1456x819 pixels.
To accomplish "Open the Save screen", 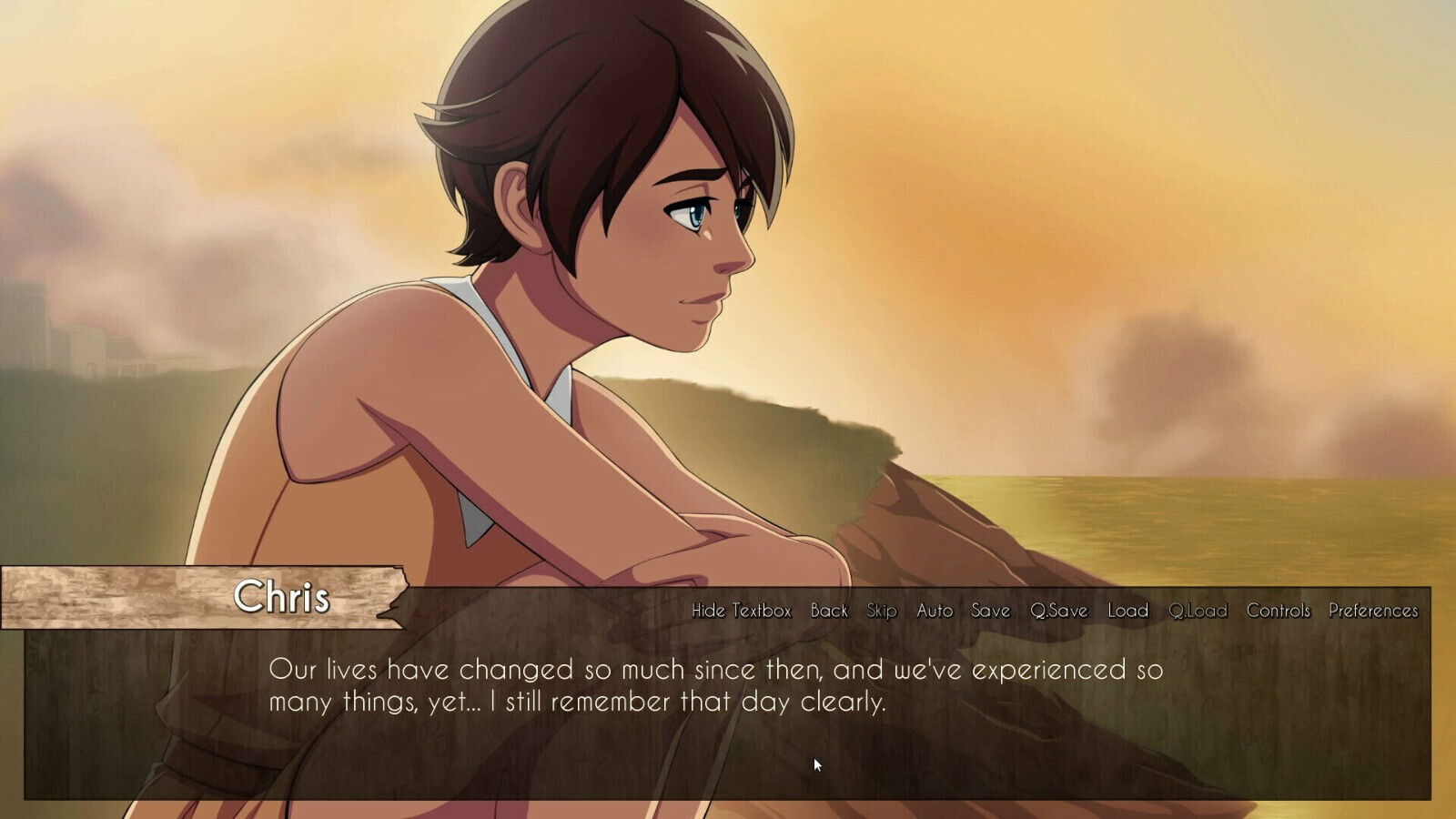I will [x=990, y=612].
